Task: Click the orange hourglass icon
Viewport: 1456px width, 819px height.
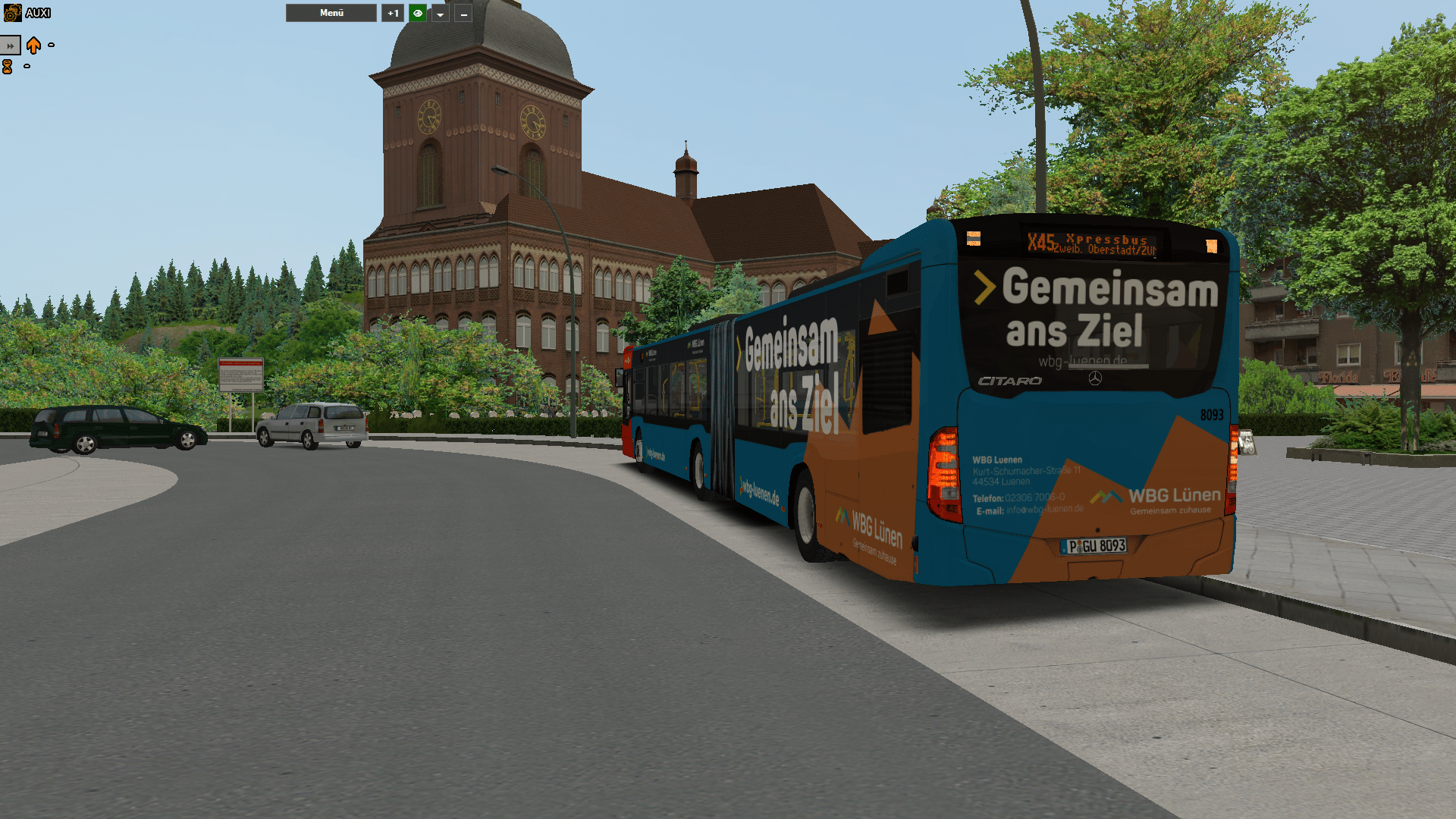Action: (8, 67)
